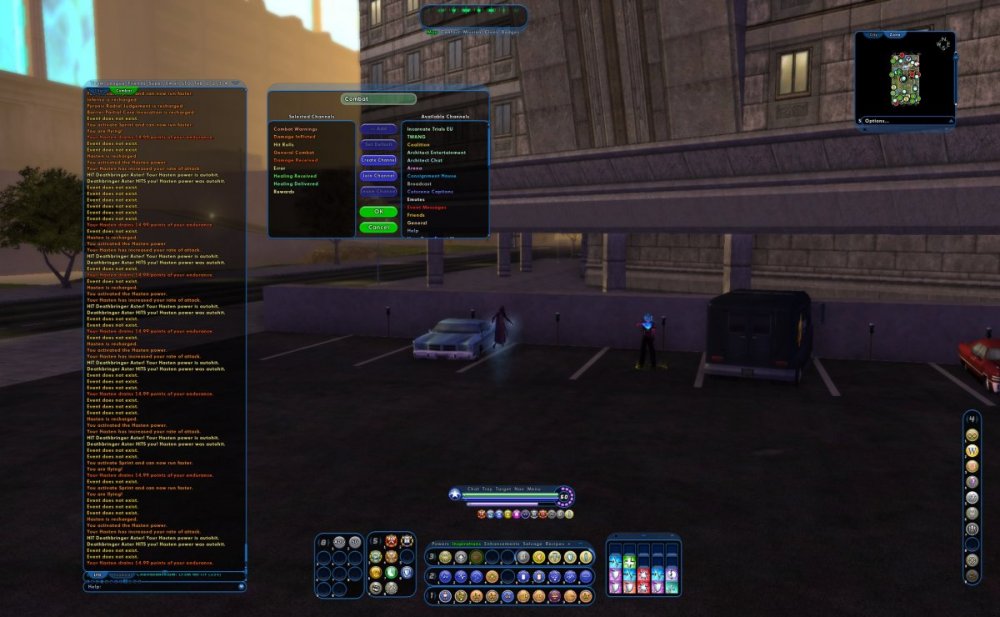The image size is (1000, 617).
Task: Select the Arena channel entry
Action: [415, 168]
